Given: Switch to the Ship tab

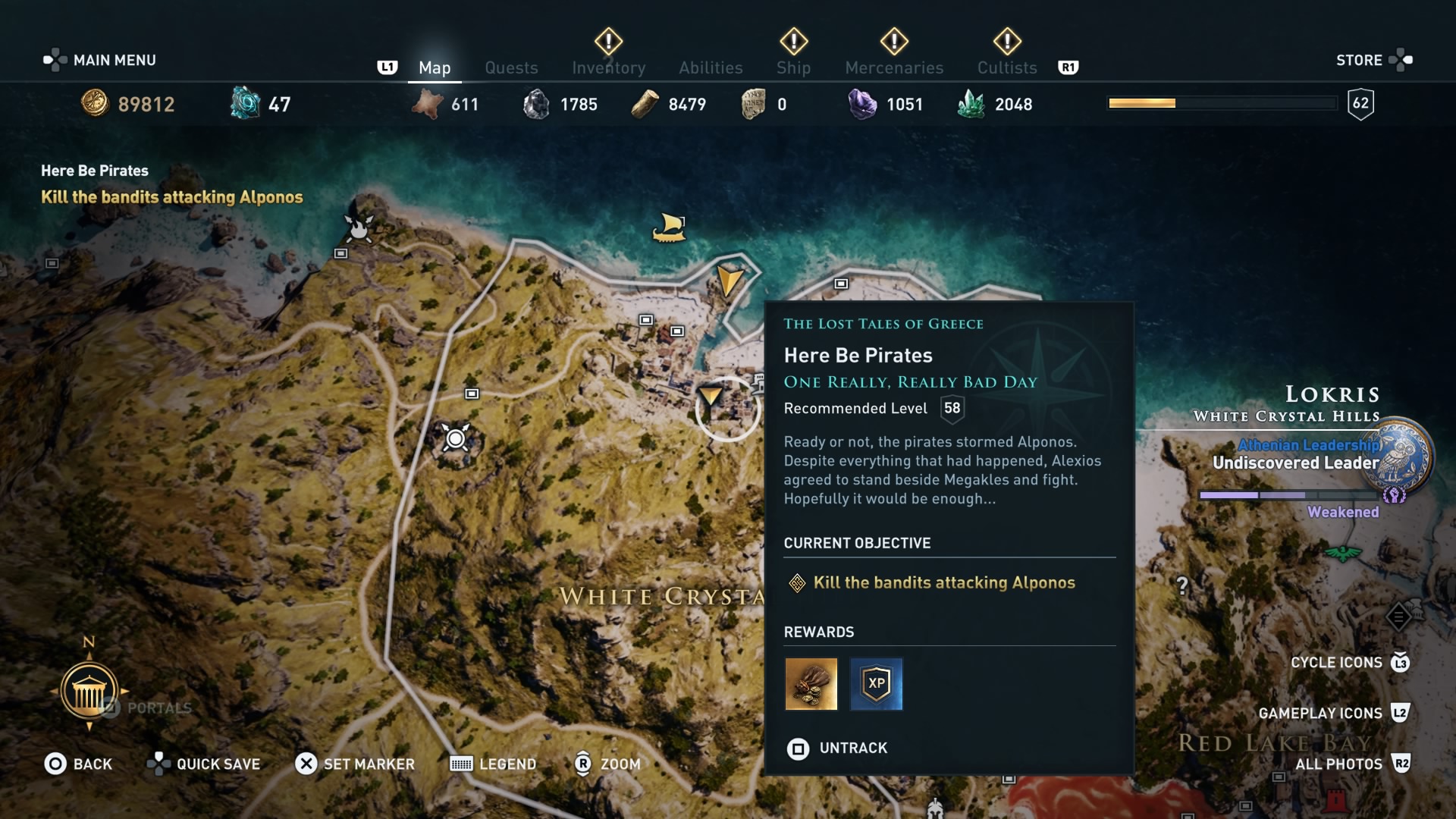Looking at the screenshot, I should (793, 67).
